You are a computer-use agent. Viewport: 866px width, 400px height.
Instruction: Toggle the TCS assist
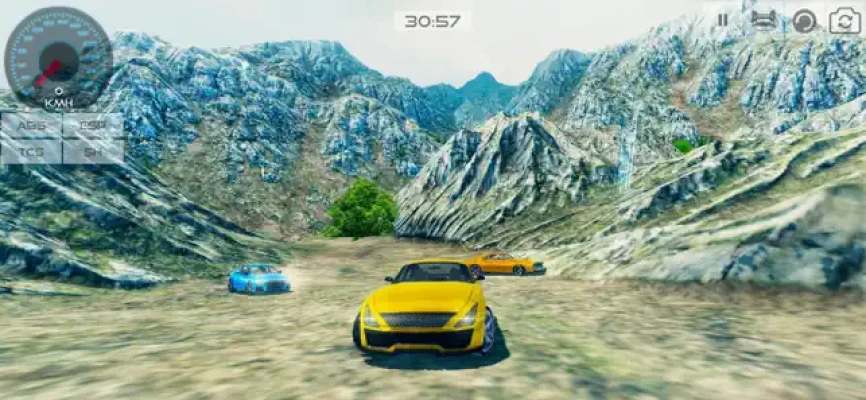pos(32,151)
